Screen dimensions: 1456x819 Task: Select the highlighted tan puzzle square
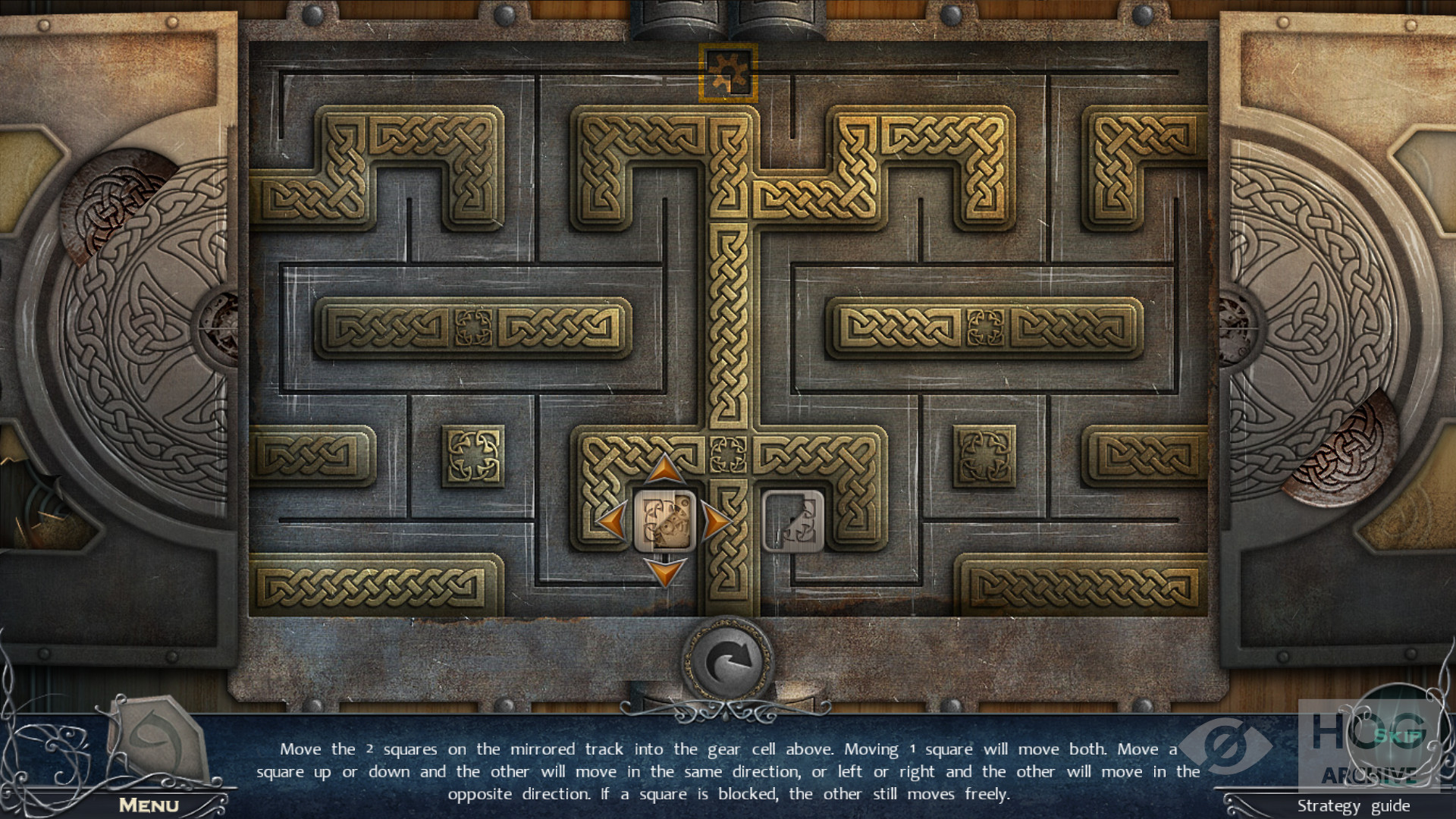[x=665, y=521]
